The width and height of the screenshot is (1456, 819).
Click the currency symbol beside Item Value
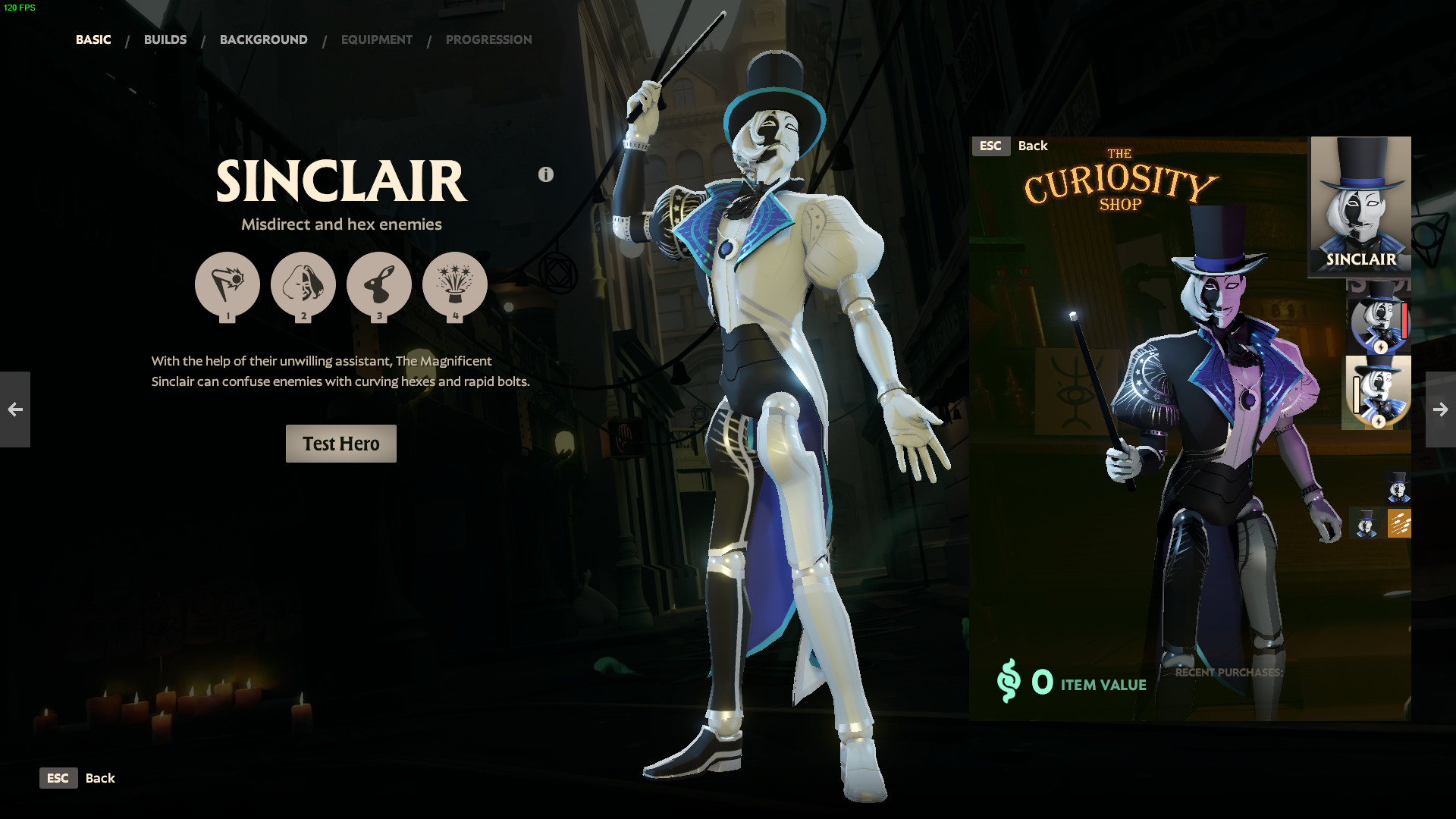click(x=1011, y=683)
